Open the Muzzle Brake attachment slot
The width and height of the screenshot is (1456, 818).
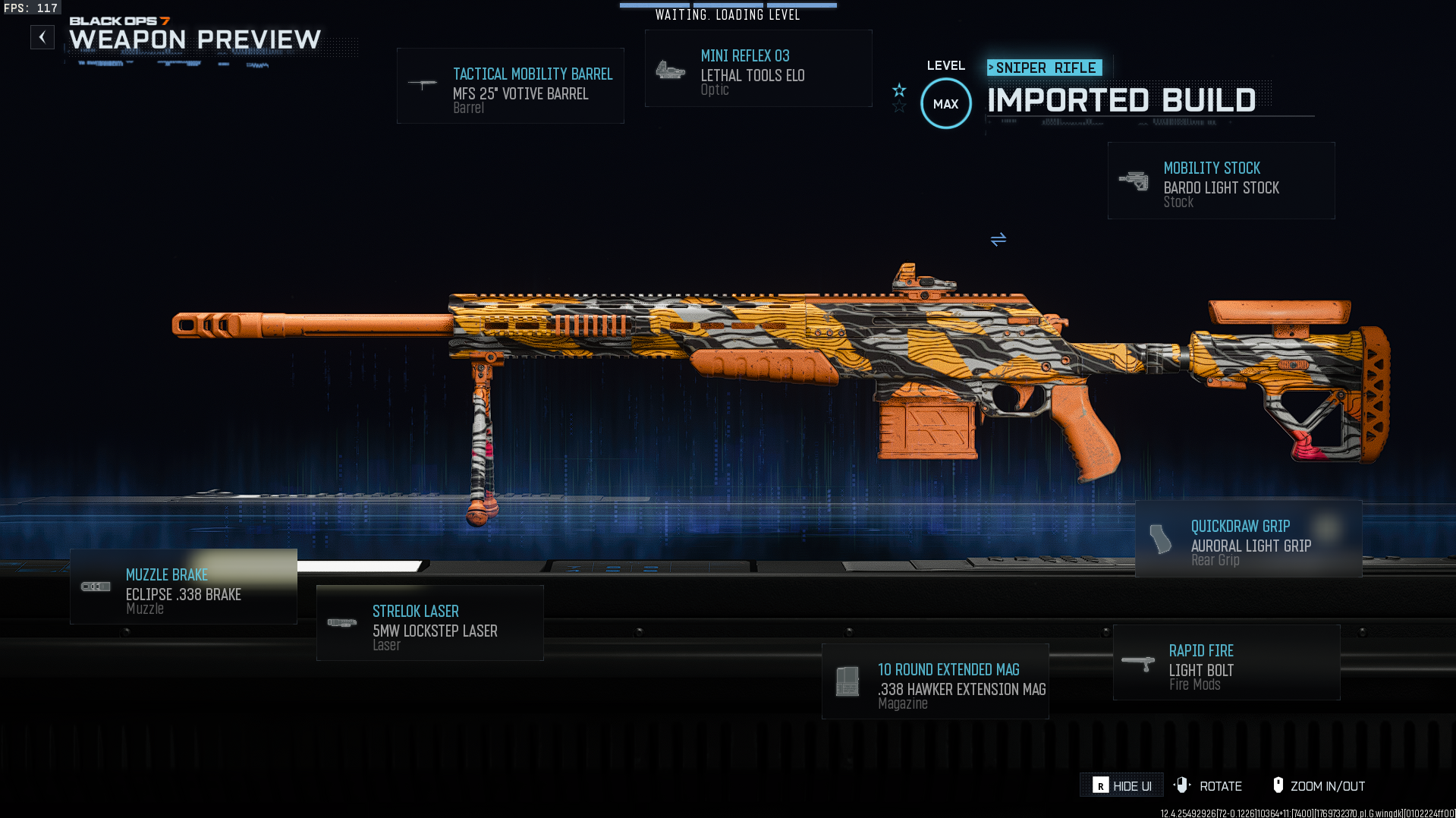(184, 587)
